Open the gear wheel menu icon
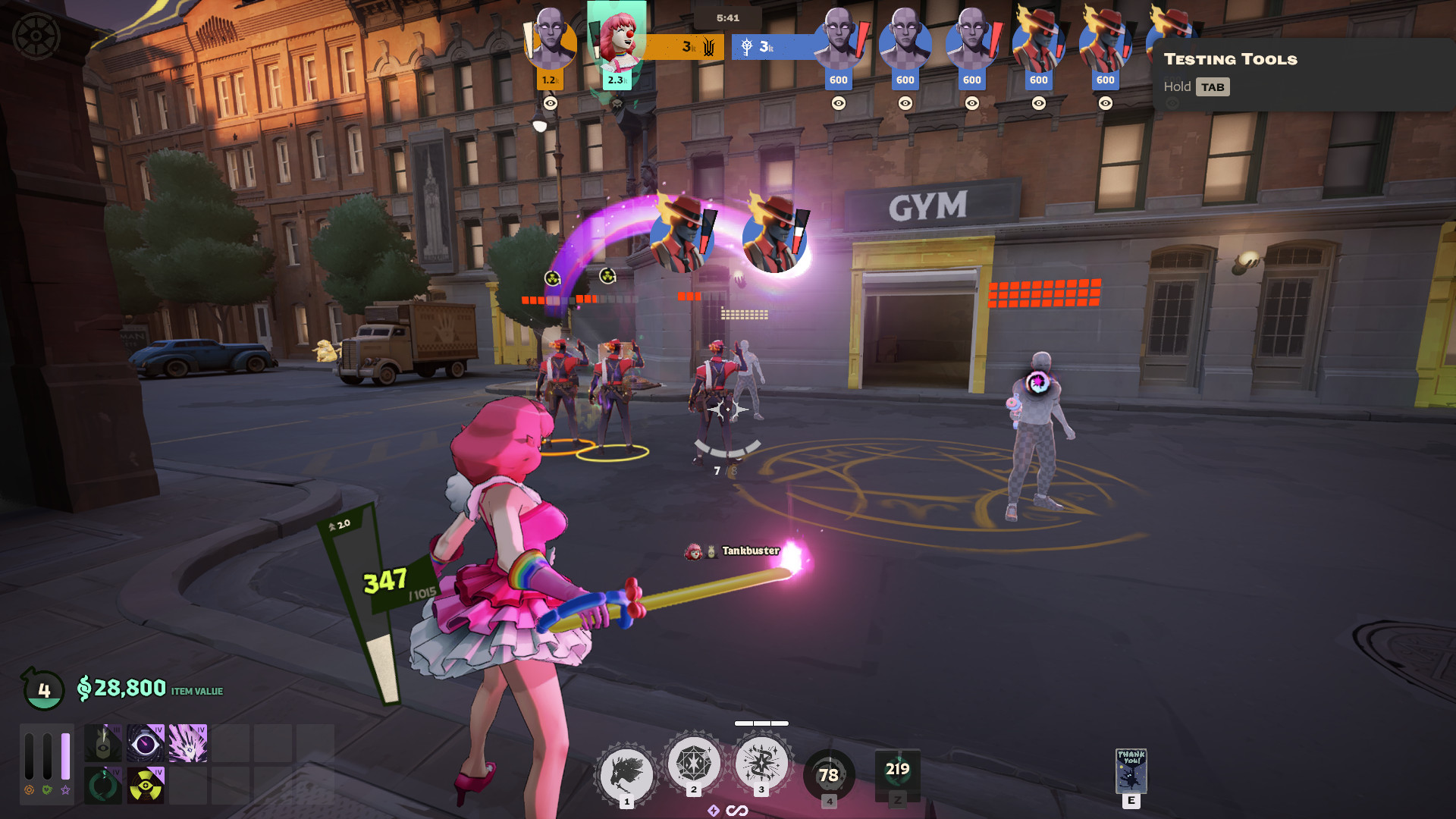 coord(36,36)
